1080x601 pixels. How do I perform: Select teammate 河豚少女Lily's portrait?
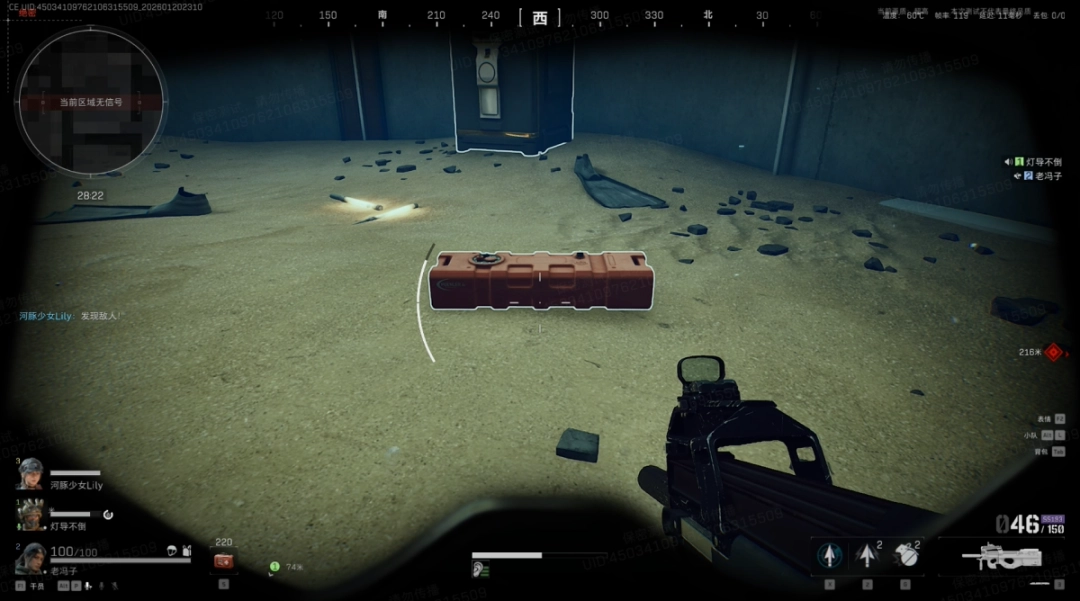coord(30,473)
